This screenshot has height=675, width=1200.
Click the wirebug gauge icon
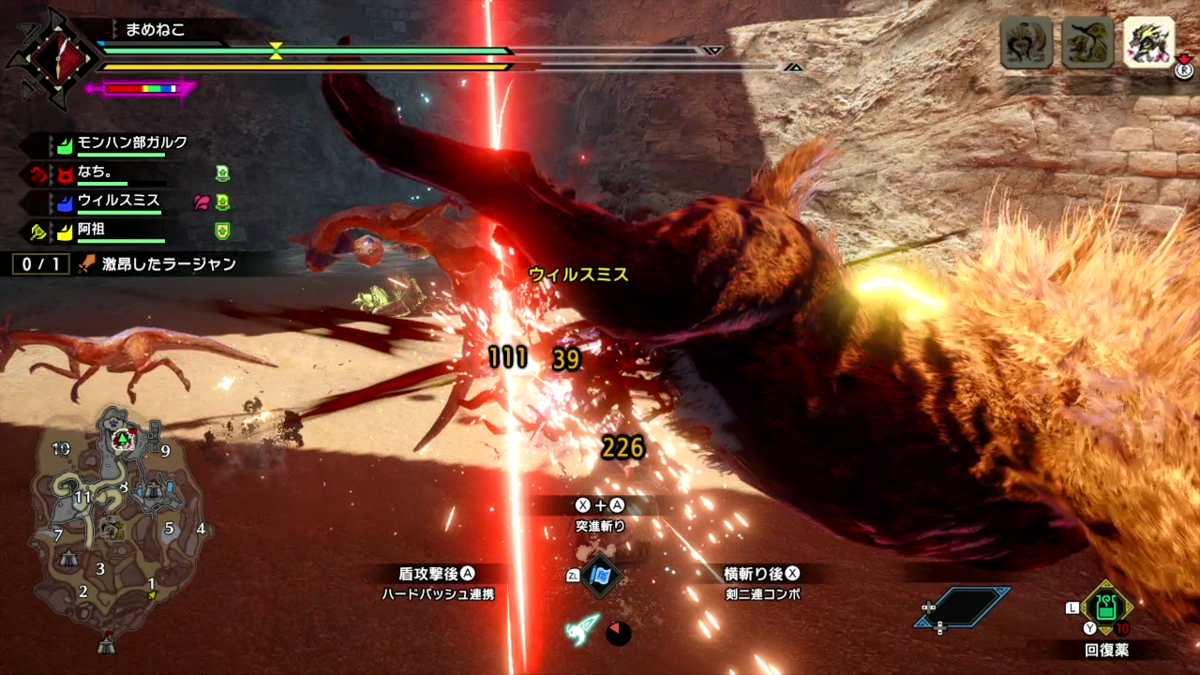click(x=583, y=629)
